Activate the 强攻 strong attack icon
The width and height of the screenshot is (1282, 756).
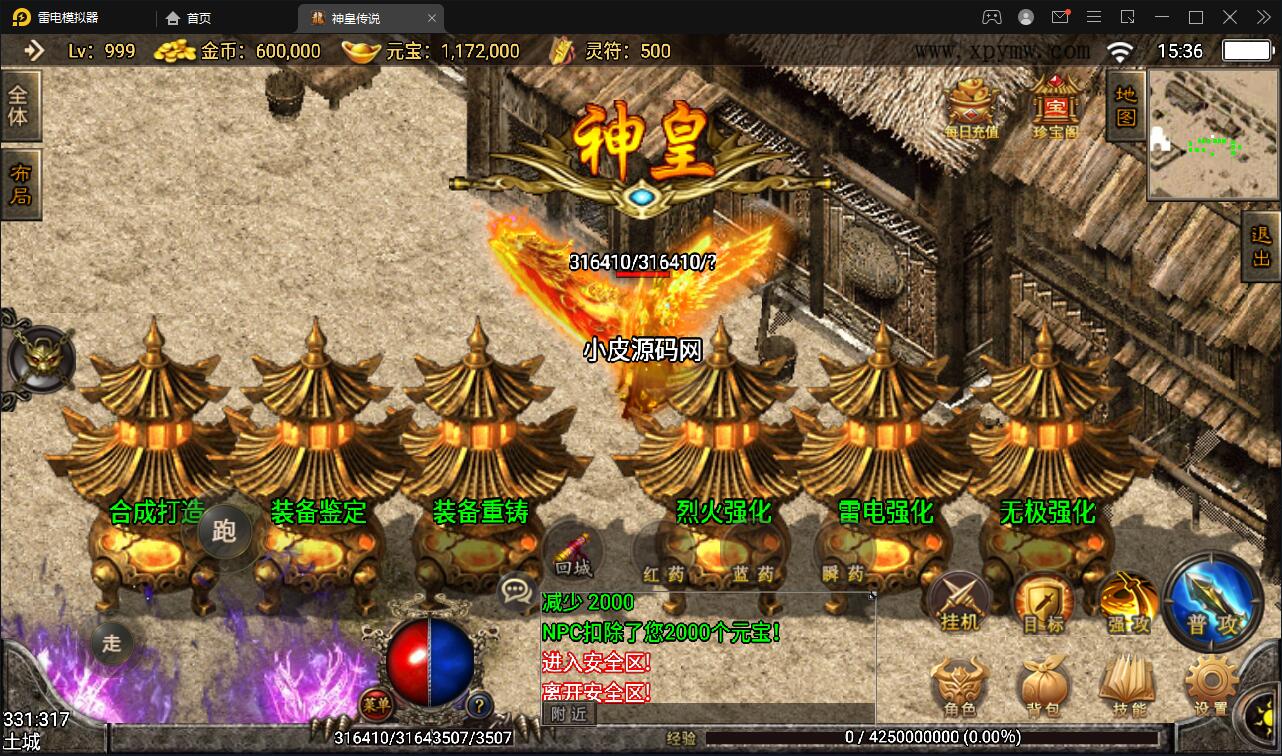click(x=1128, y=600)
